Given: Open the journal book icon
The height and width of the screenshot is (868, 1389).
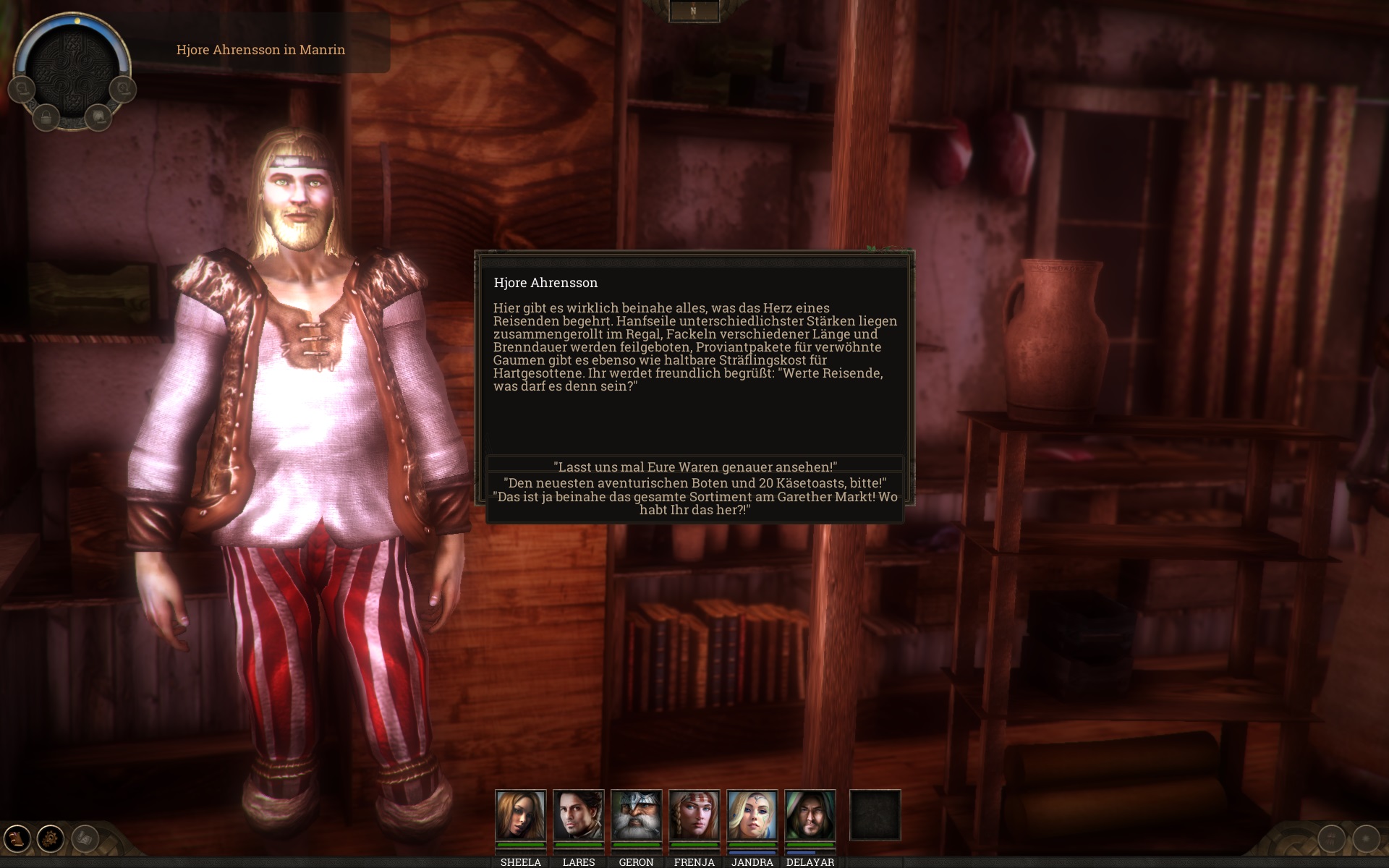Looking at the screenshot, I should pyautogui.click(x=17, y=838).
